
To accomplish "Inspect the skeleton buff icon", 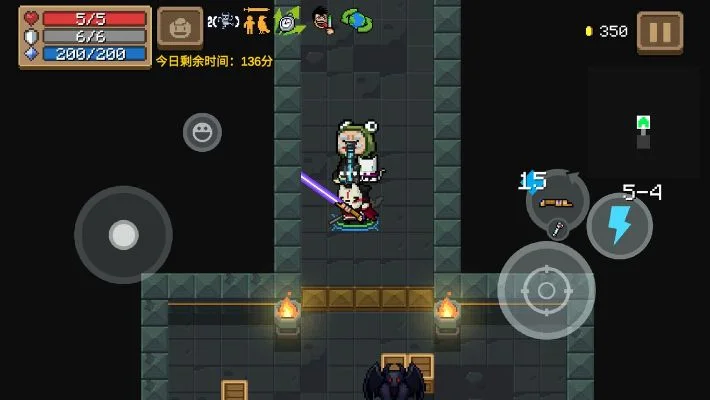I will pos(223,21).
